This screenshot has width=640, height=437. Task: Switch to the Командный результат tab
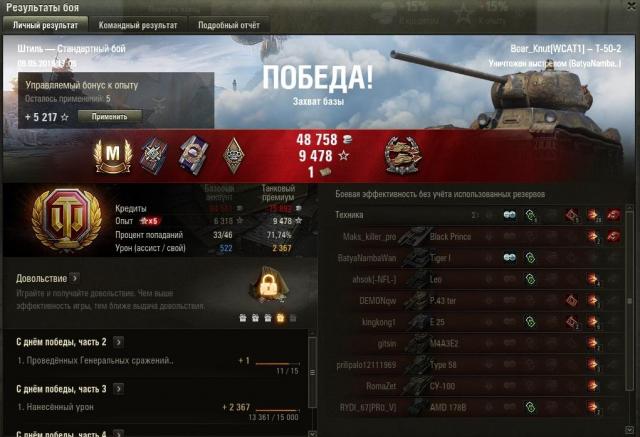click(x=138, y=24)
